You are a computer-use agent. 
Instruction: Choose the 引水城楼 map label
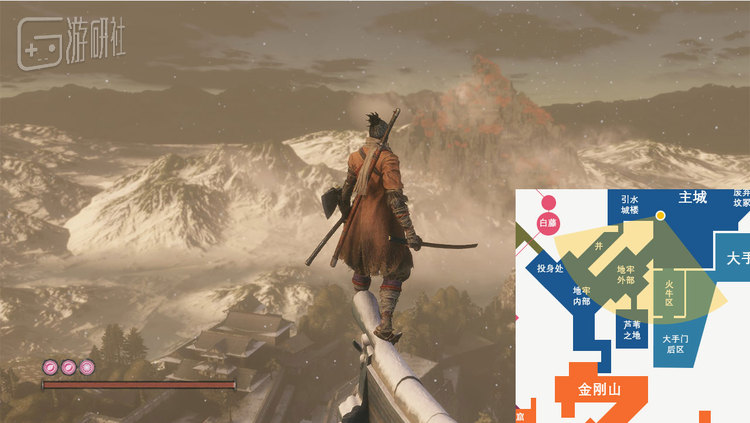pyautogui.click(x=629, y=205)
